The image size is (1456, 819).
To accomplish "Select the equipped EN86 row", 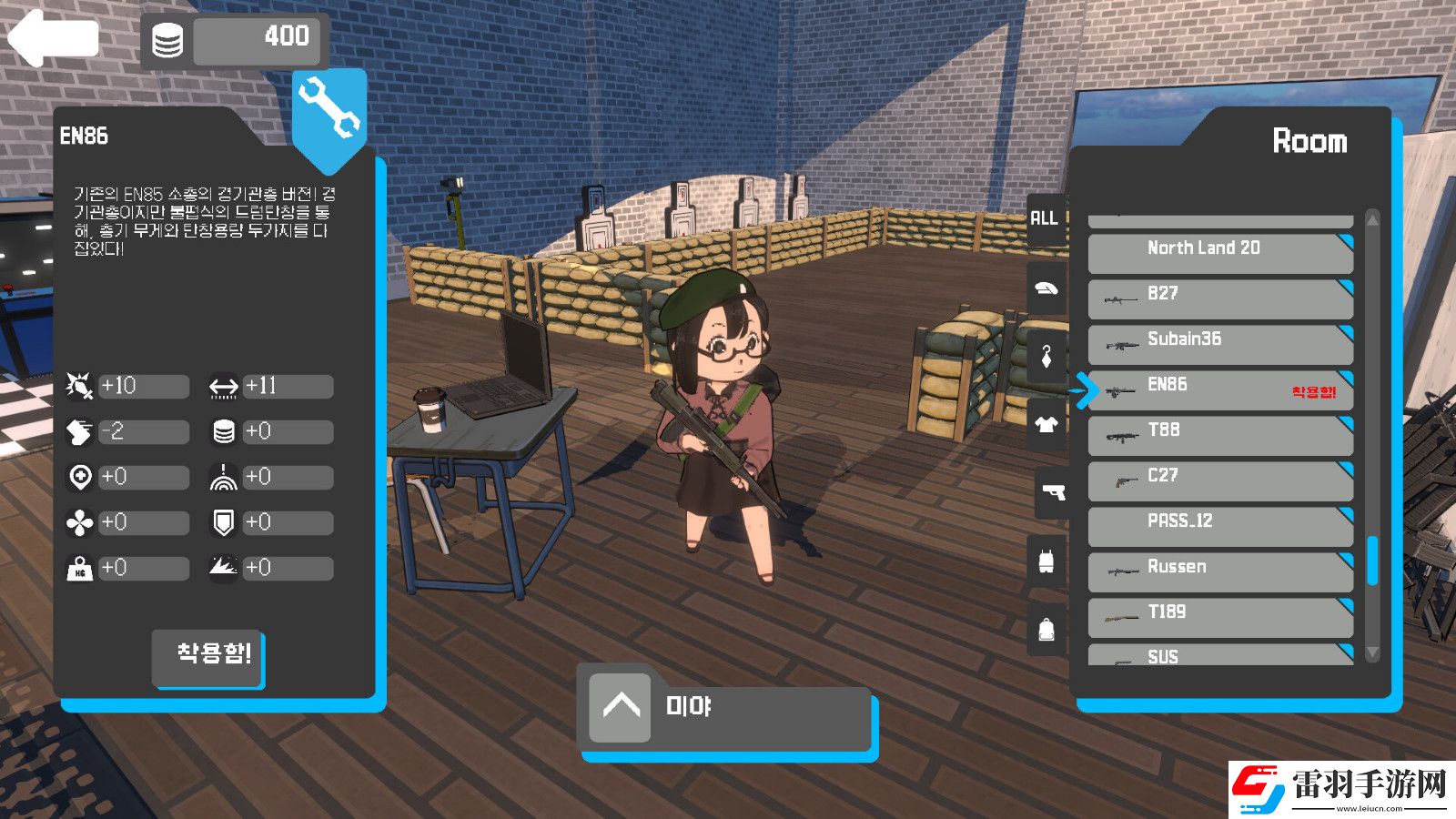I will (x=1219, y=389).
